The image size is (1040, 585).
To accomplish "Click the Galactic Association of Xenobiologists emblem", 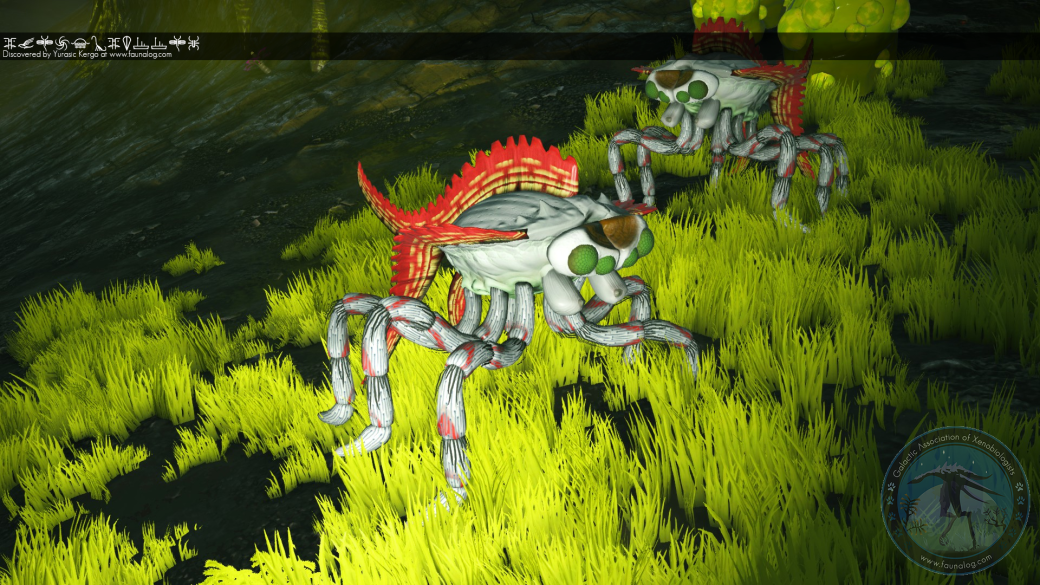I will tap(955, 505).
